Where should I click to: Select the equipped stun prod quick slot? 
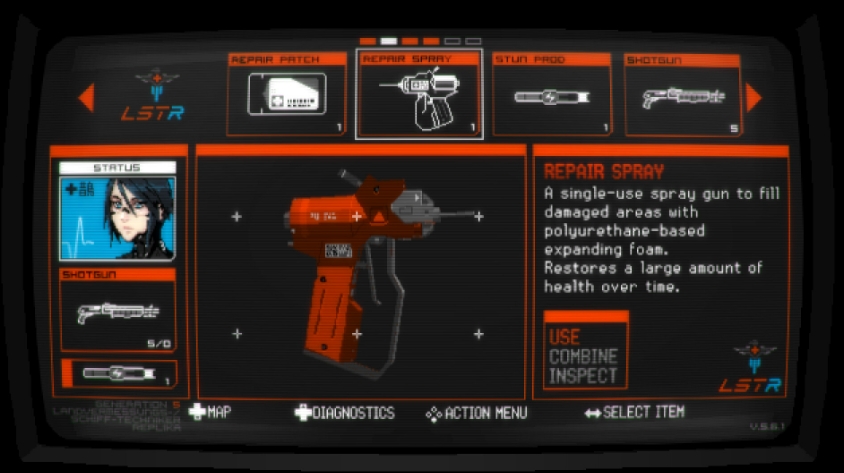tap(120, 374)
